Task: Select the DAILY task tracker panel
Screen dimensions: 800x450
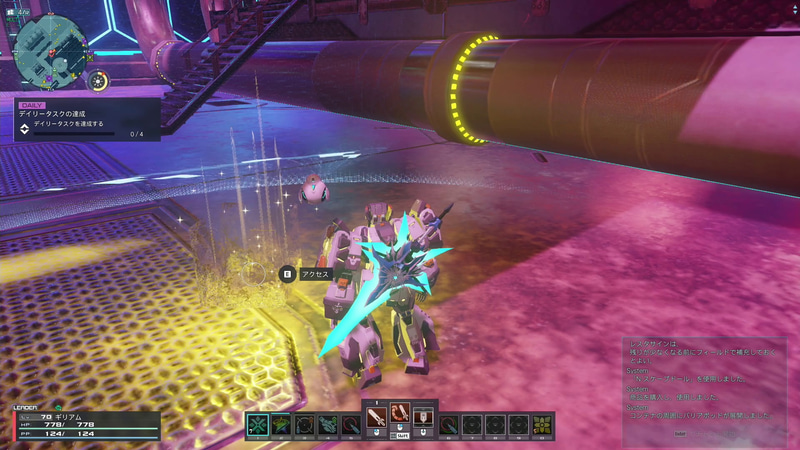Action: (x=86, y=119)
